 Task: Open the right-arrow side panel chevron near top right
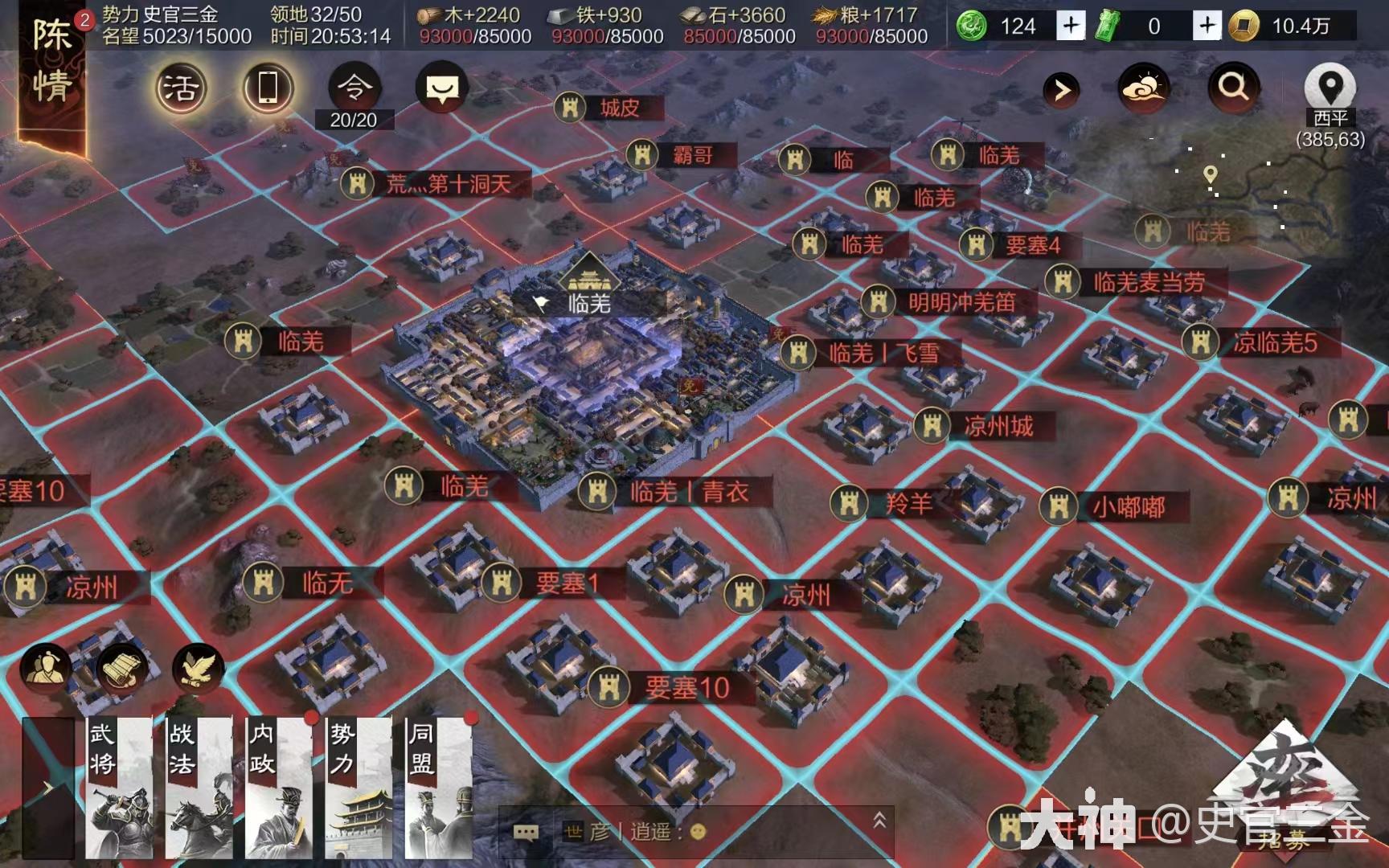pos(1061,89)
